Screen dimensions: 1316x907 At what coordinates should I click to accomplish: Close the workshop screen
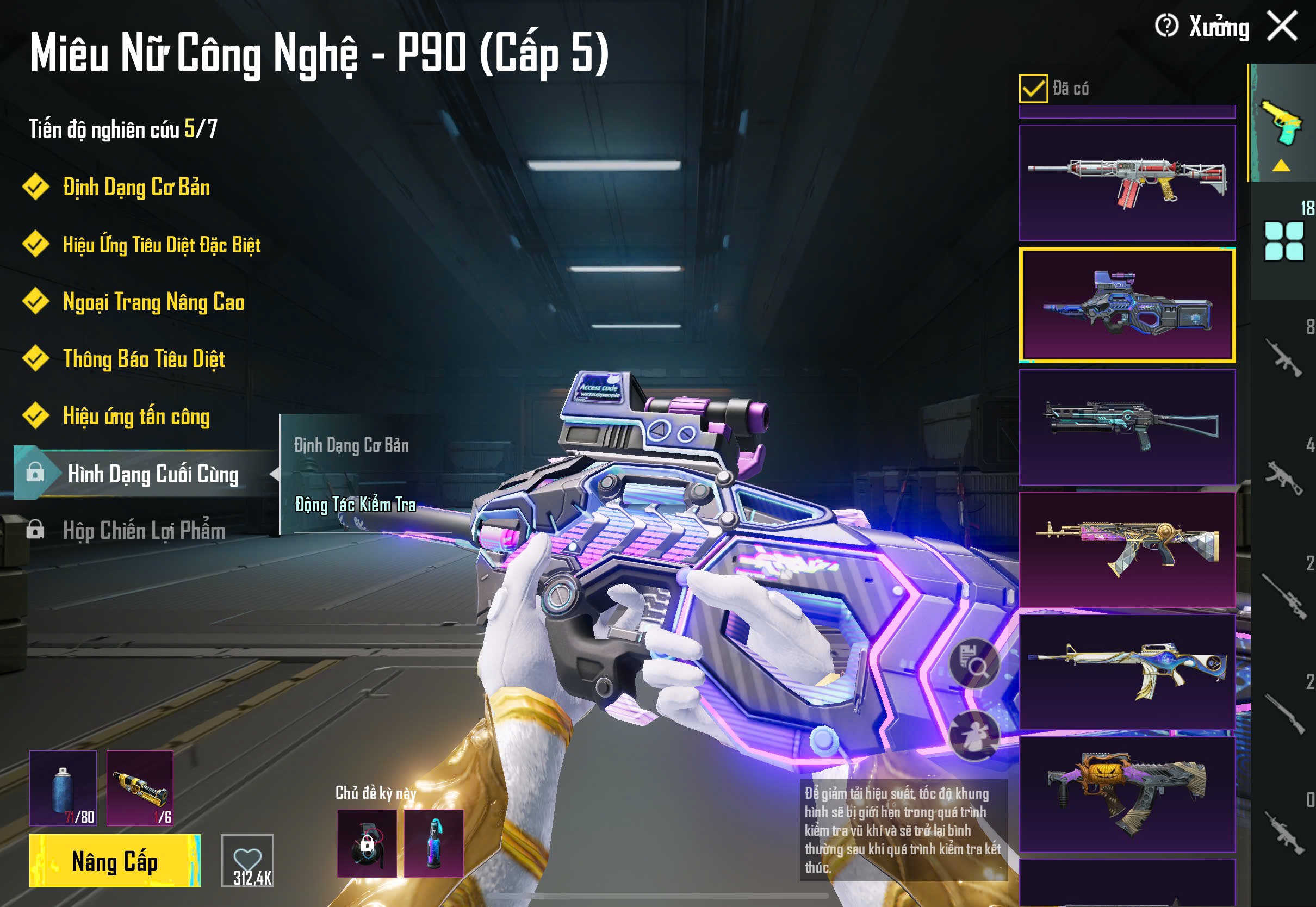click(1282, 26)
